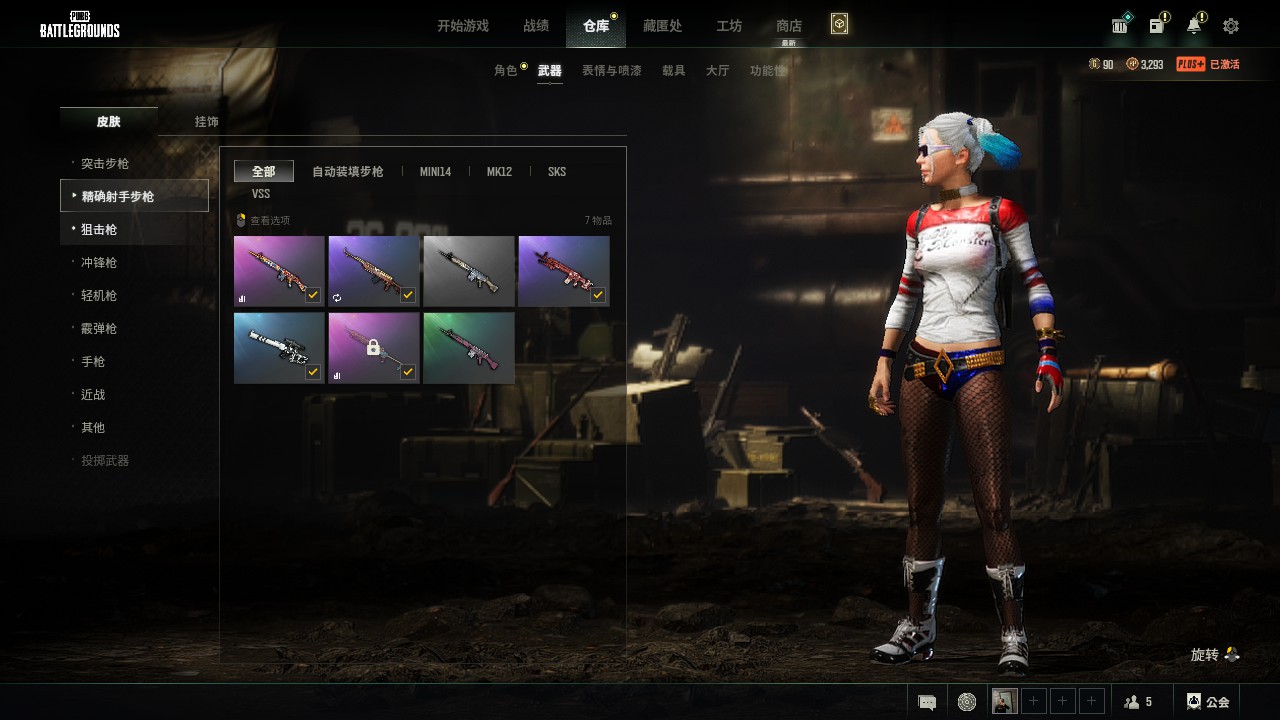Select the 霰弹枪 shotgun category
Image resolution: width=1280 pixels, height=720 pixels.
point(99,329)
